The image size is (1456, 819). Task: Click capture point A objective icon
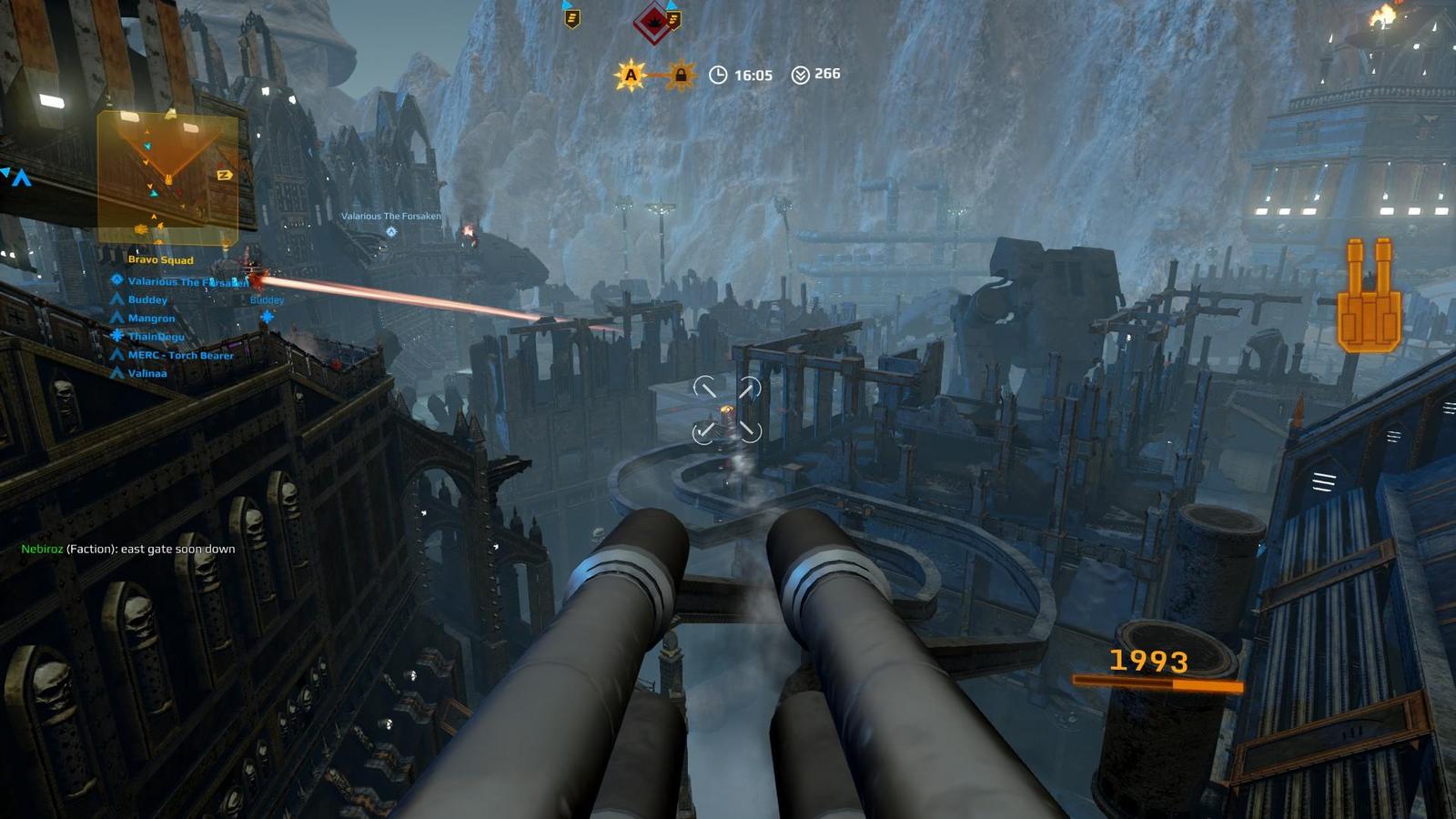point(631,76)
